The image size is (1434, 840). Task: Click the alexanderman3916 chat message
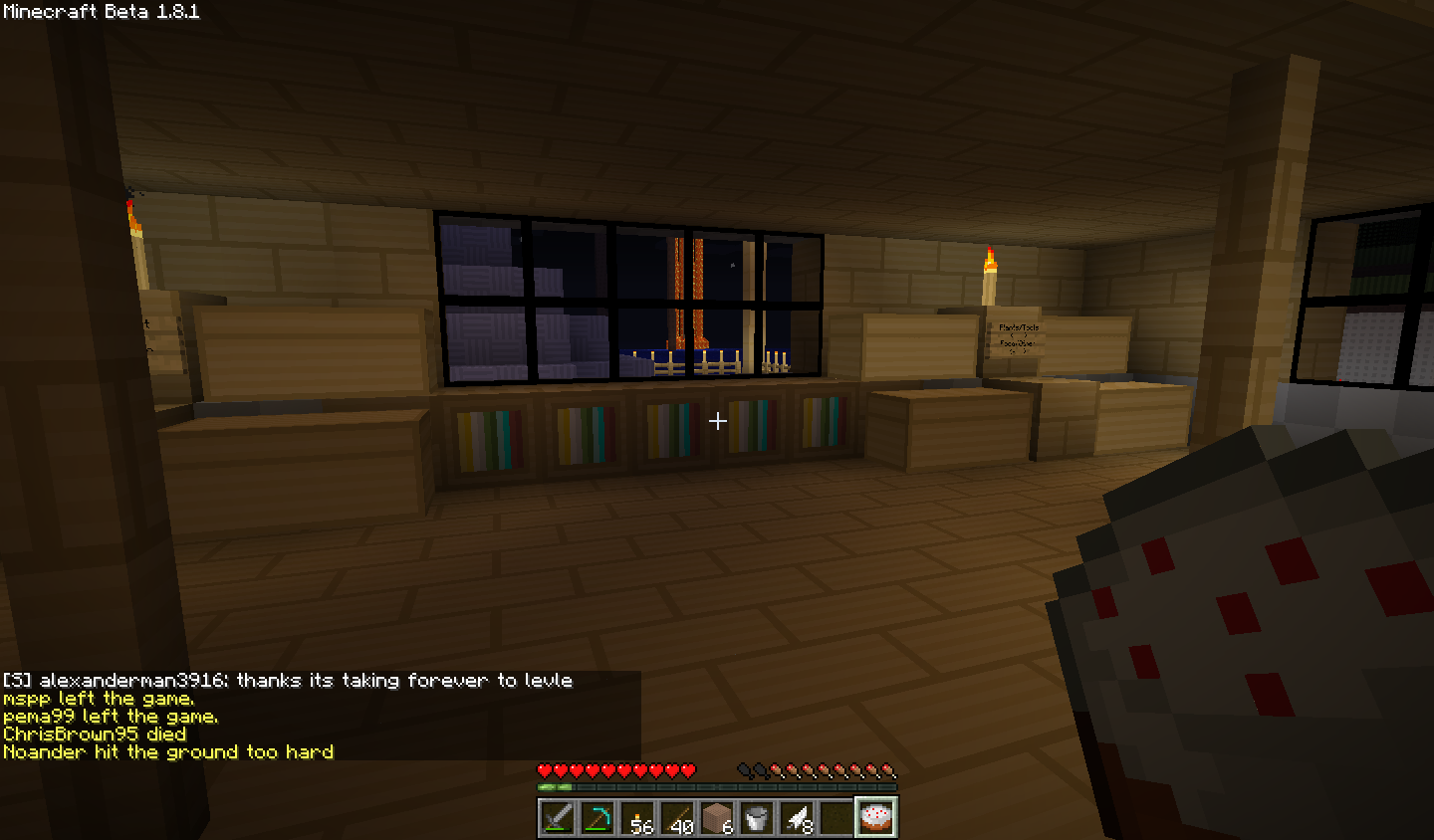[289, 681]
